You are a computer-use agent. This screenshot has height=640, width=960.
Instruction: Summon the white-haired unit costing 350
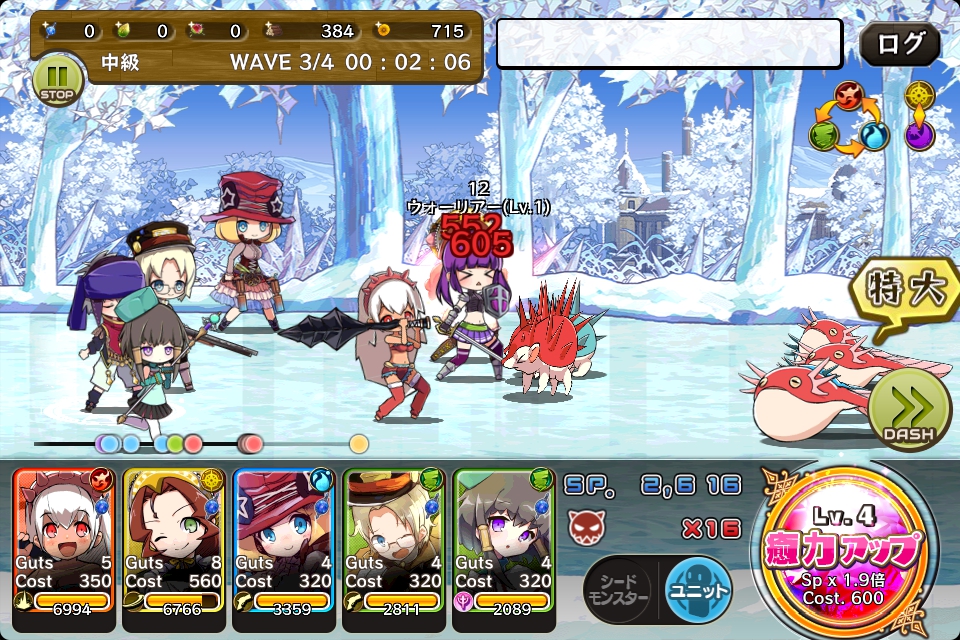pos(64,538)
